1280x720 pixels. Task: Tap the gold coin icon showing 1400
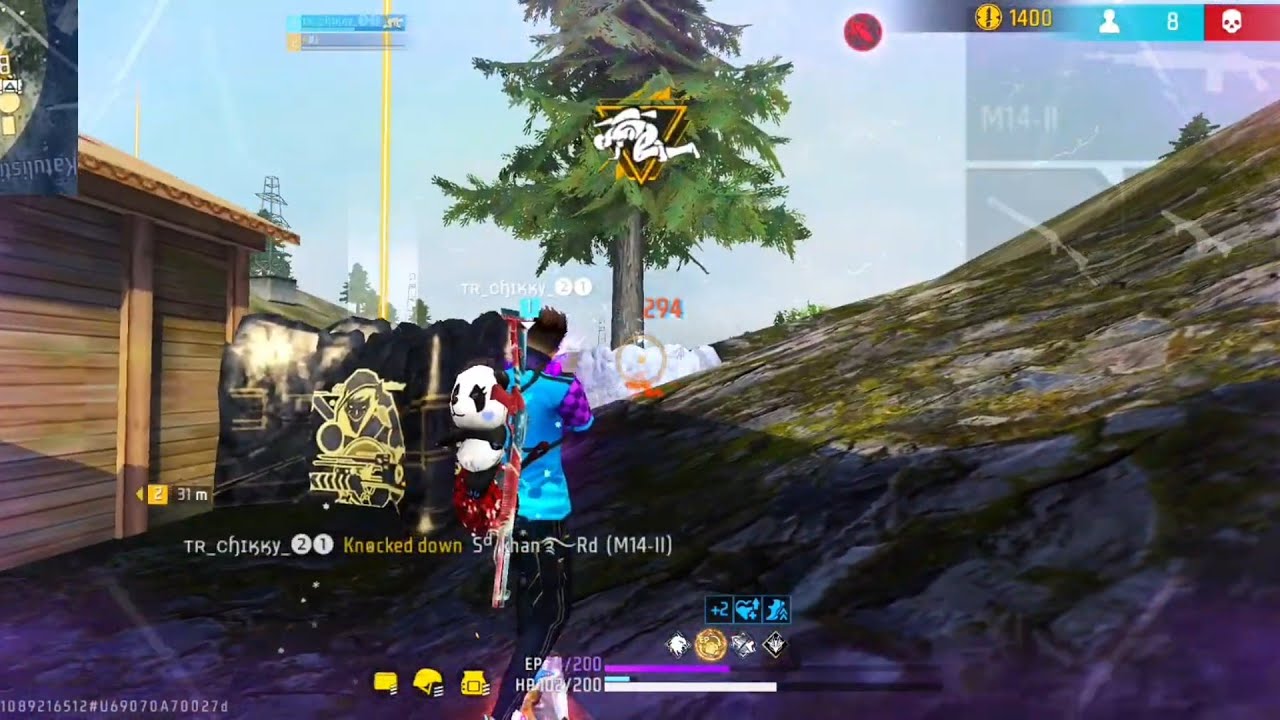pos(988,18)
